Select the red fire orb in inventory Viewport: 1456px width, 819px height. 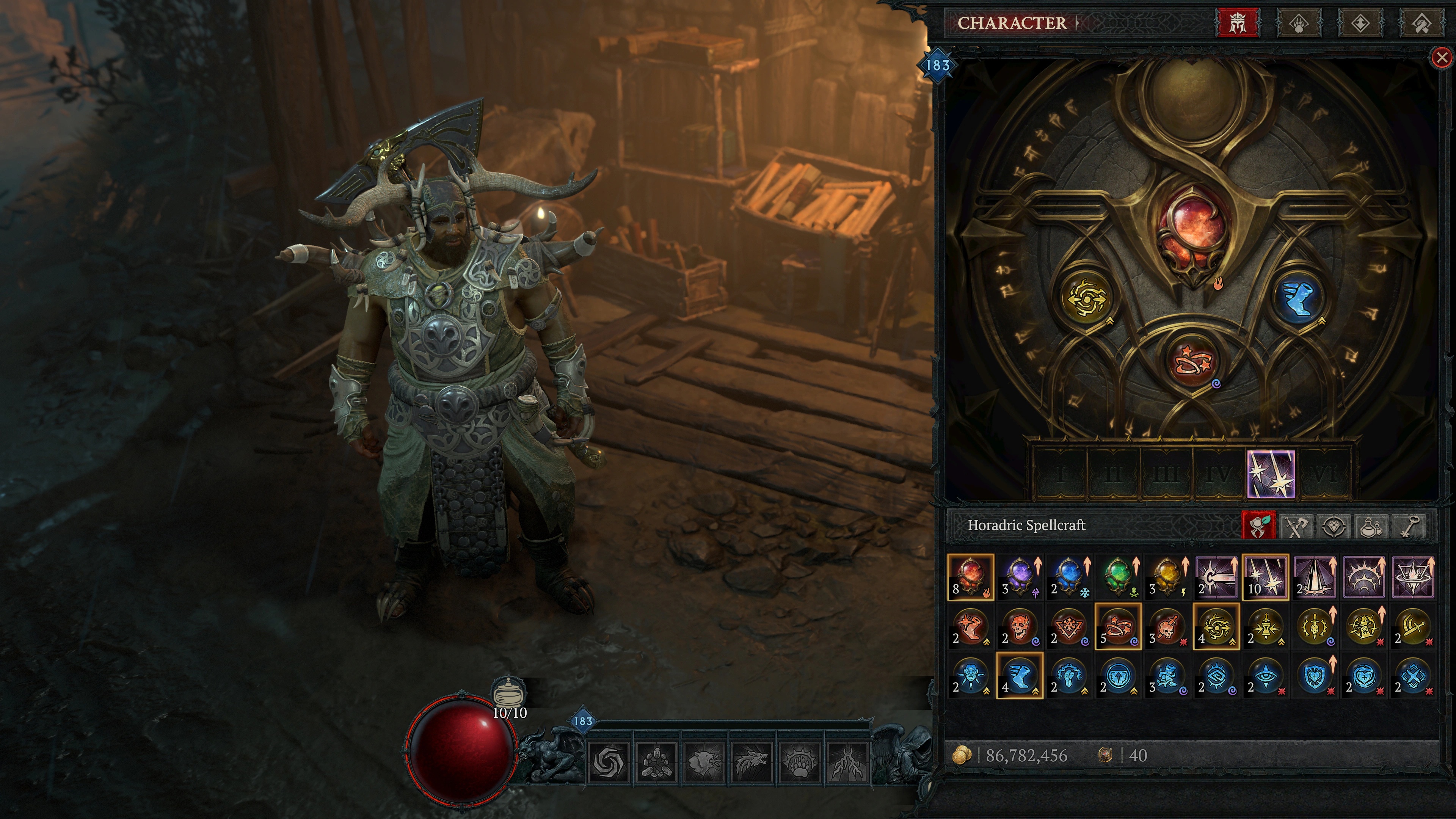tap(971, 576)
